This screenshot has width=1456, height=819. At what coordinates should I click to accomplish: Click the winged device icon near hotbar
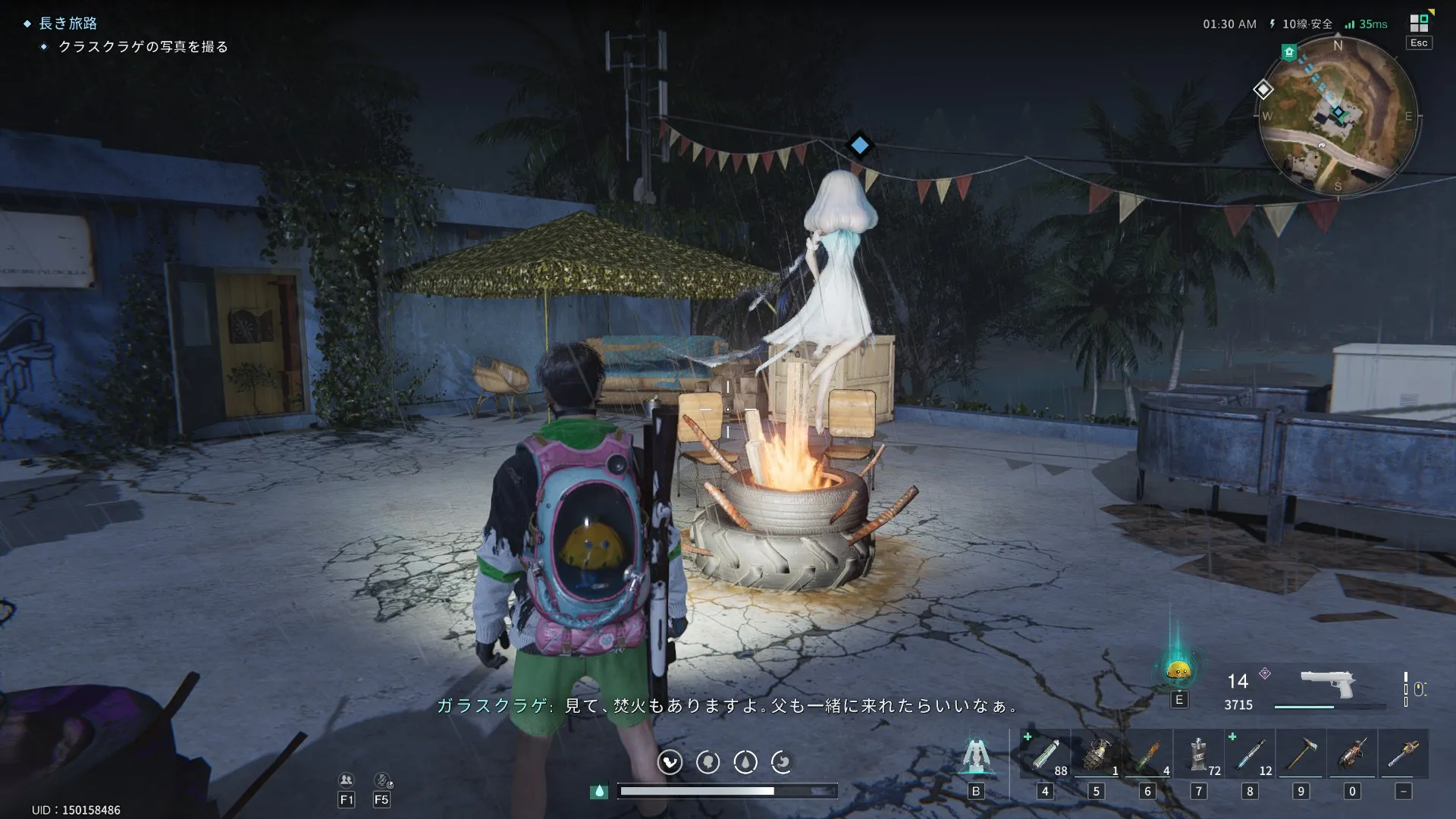pyautogui.click(x=976, y=755)
